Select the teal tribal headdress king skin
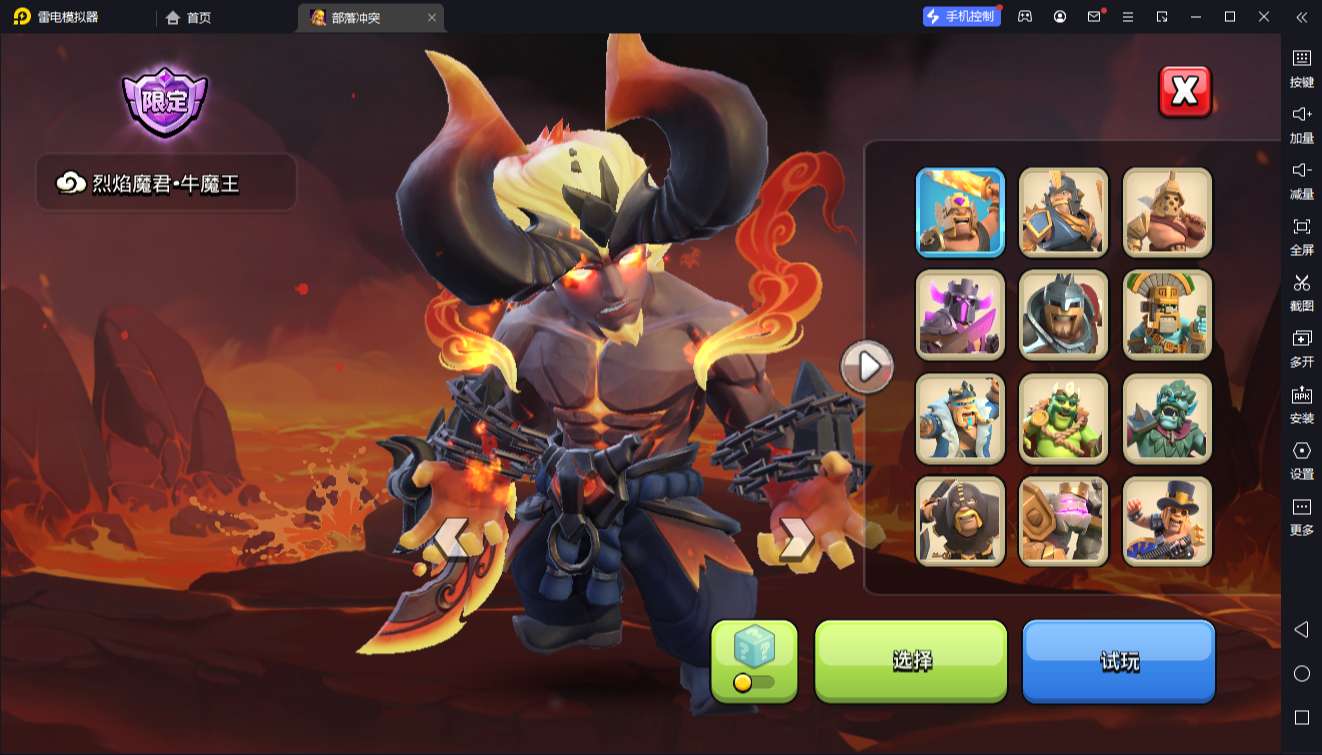This screenshot has height=755, width=1322. click(1167, 315)
